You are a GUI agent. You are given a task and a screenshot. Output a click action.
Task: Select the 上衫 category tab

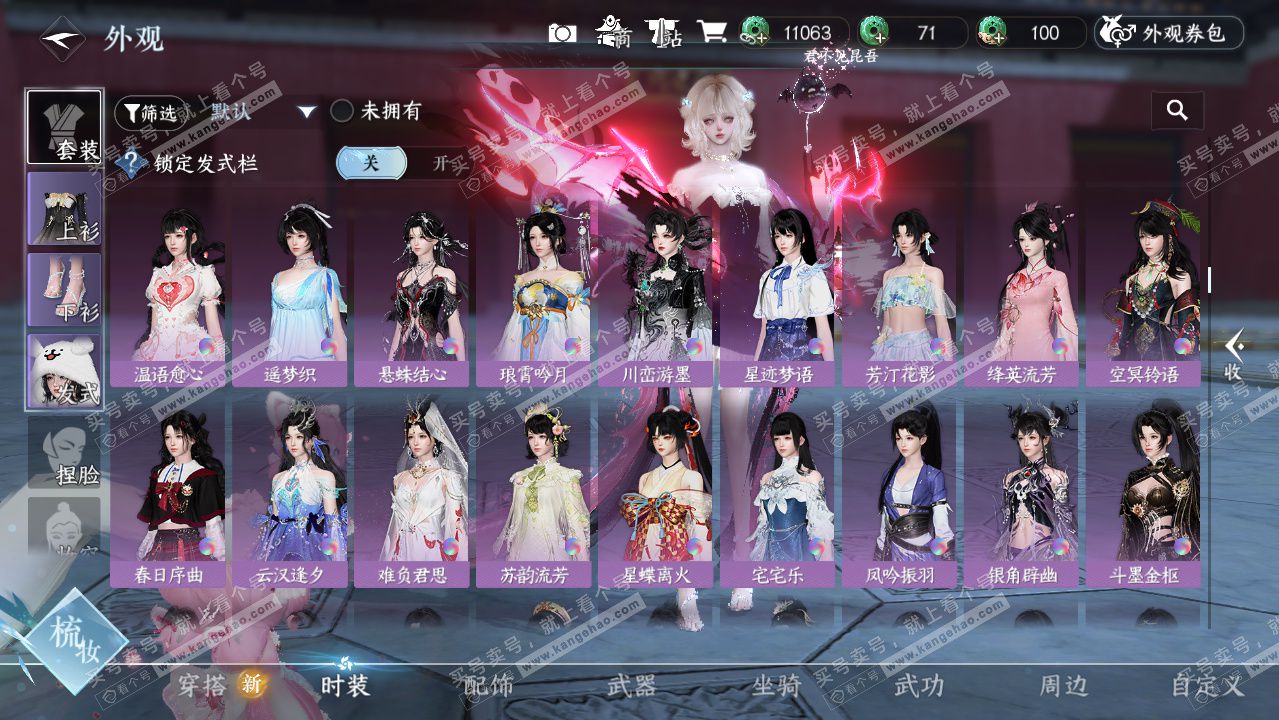pyautogui.click(x=65, y=209)
